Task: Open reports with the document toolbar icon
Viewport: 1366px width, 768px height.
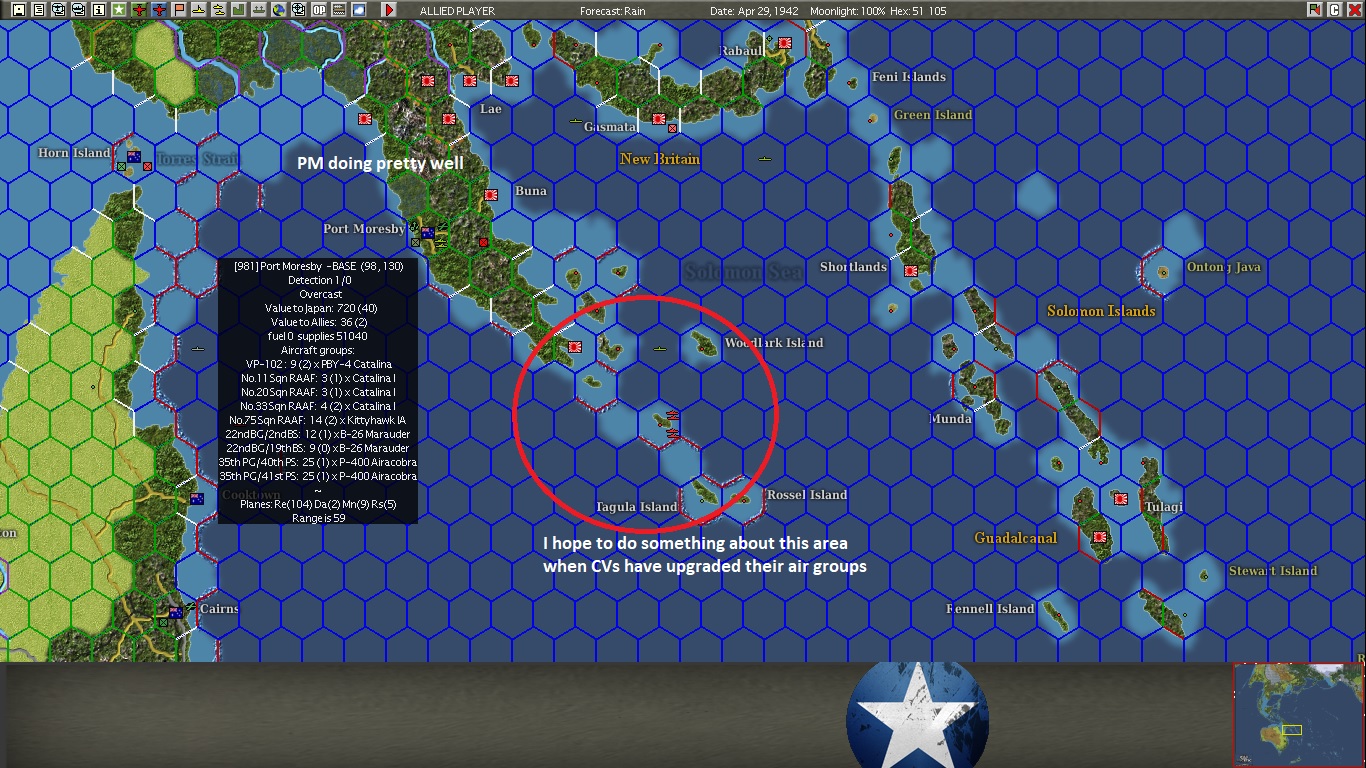Action: point(39,10)
